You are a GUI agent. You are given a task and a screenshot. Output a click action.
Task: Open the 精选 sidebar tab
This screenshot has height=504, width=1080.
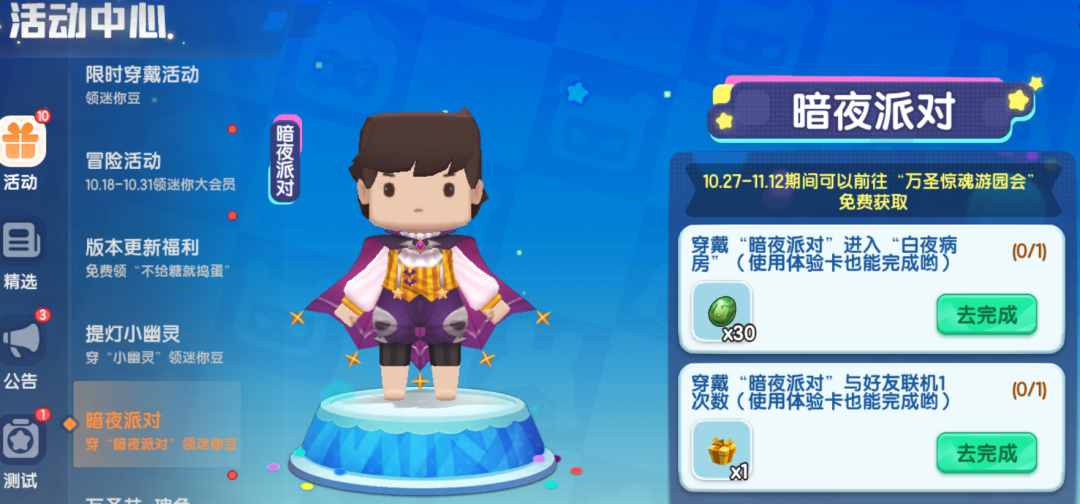pos(20,254)
